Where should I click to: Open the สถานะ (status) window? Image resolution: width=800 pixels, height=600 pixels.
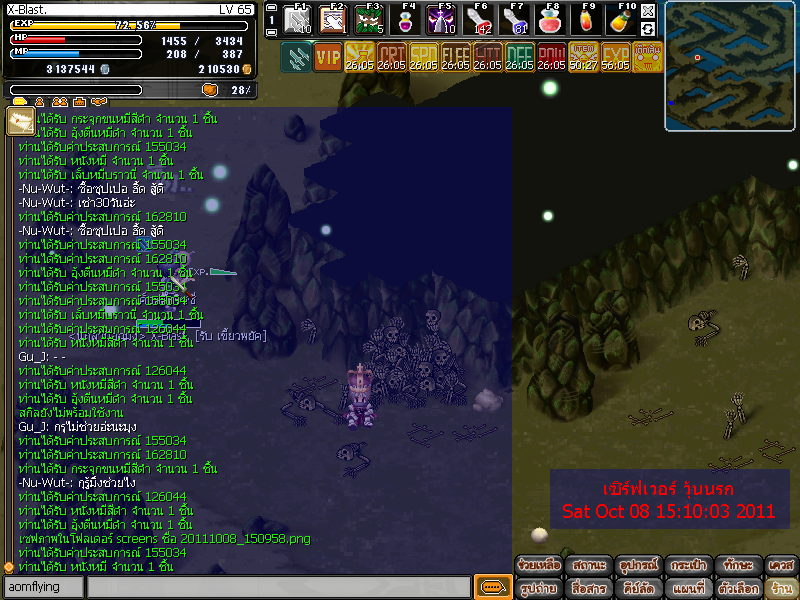coord(588,566)
